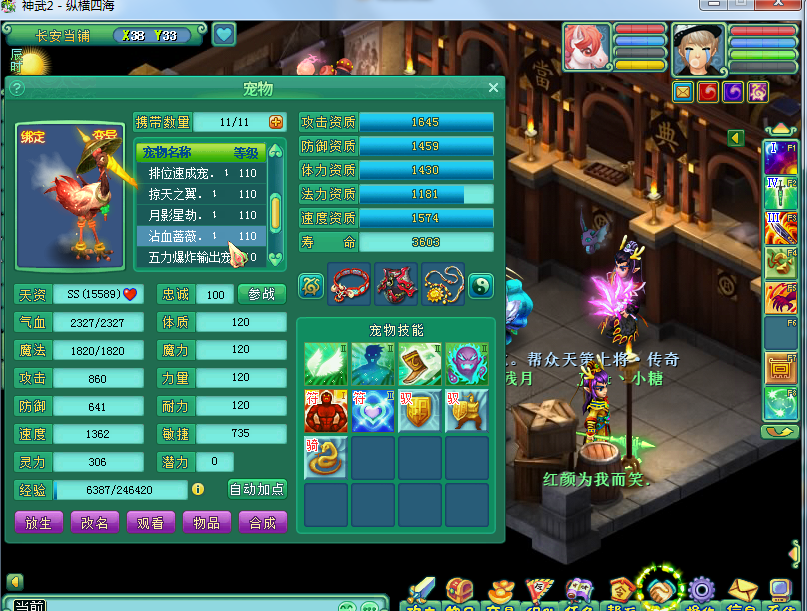Open the help question mark of pet window
807x611 pixels.
tap(17, 88)
